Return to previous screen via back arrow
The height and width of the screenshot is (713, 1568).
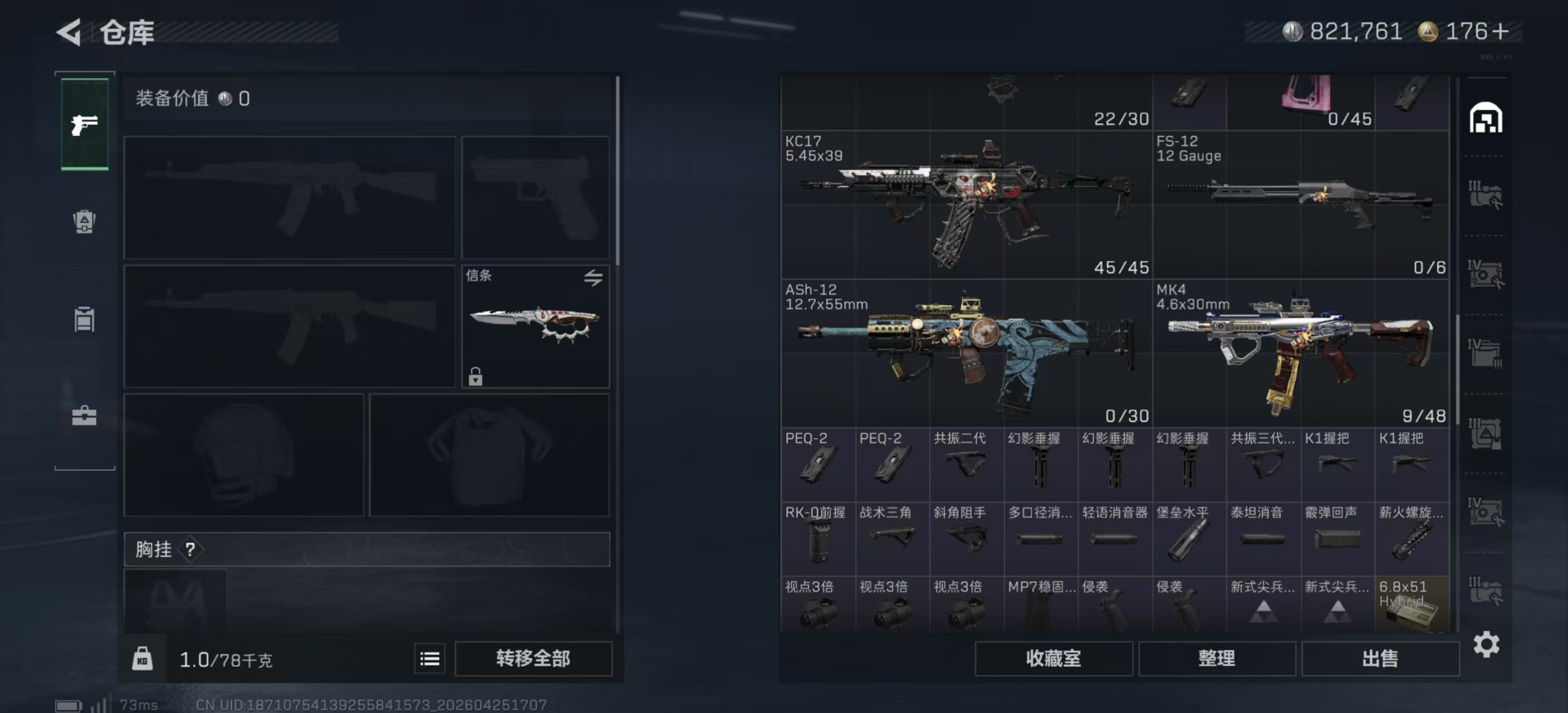[x=69, y=32]
